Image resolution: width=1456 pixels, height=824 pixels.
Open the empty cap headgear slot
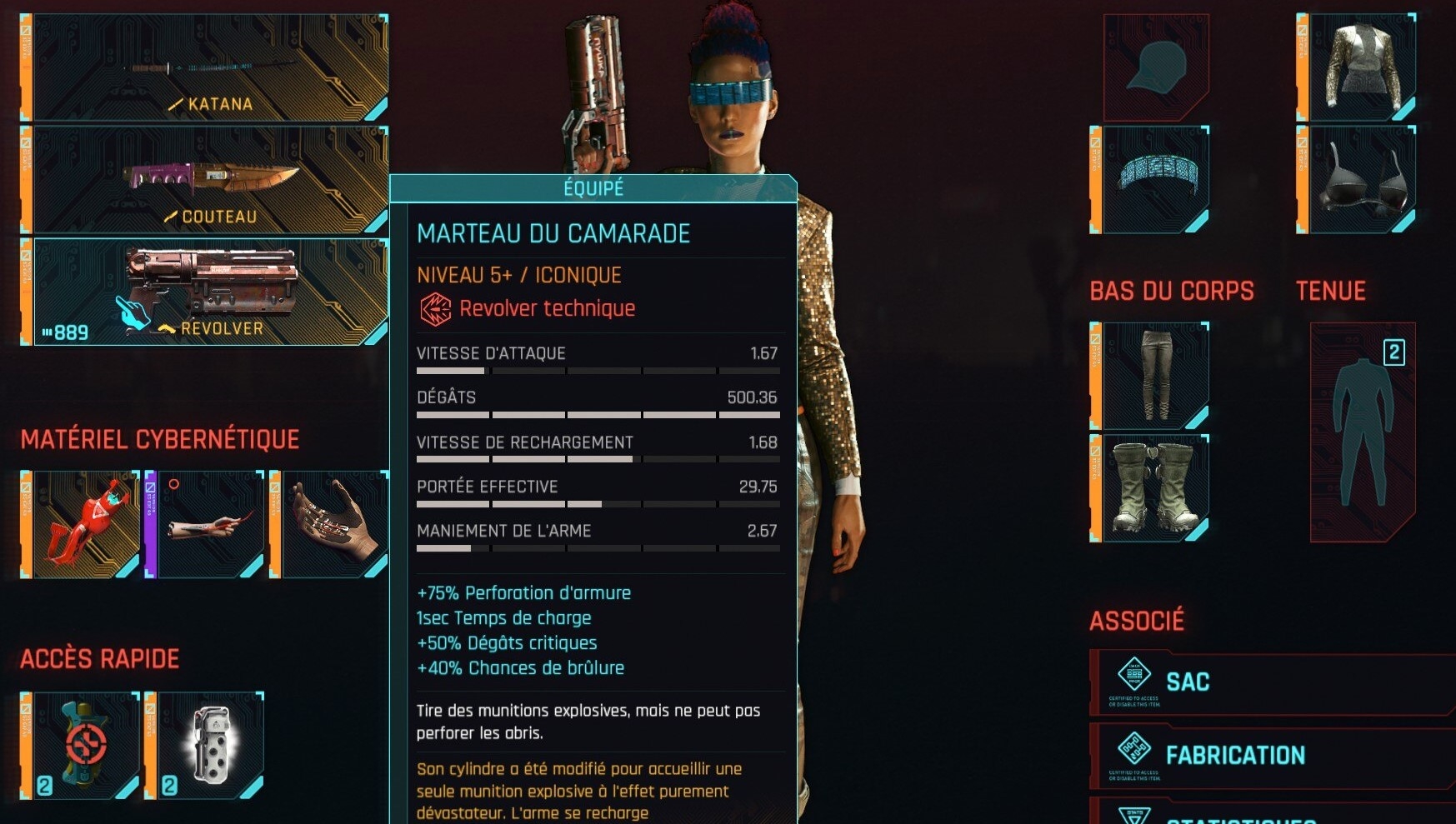1155,68
